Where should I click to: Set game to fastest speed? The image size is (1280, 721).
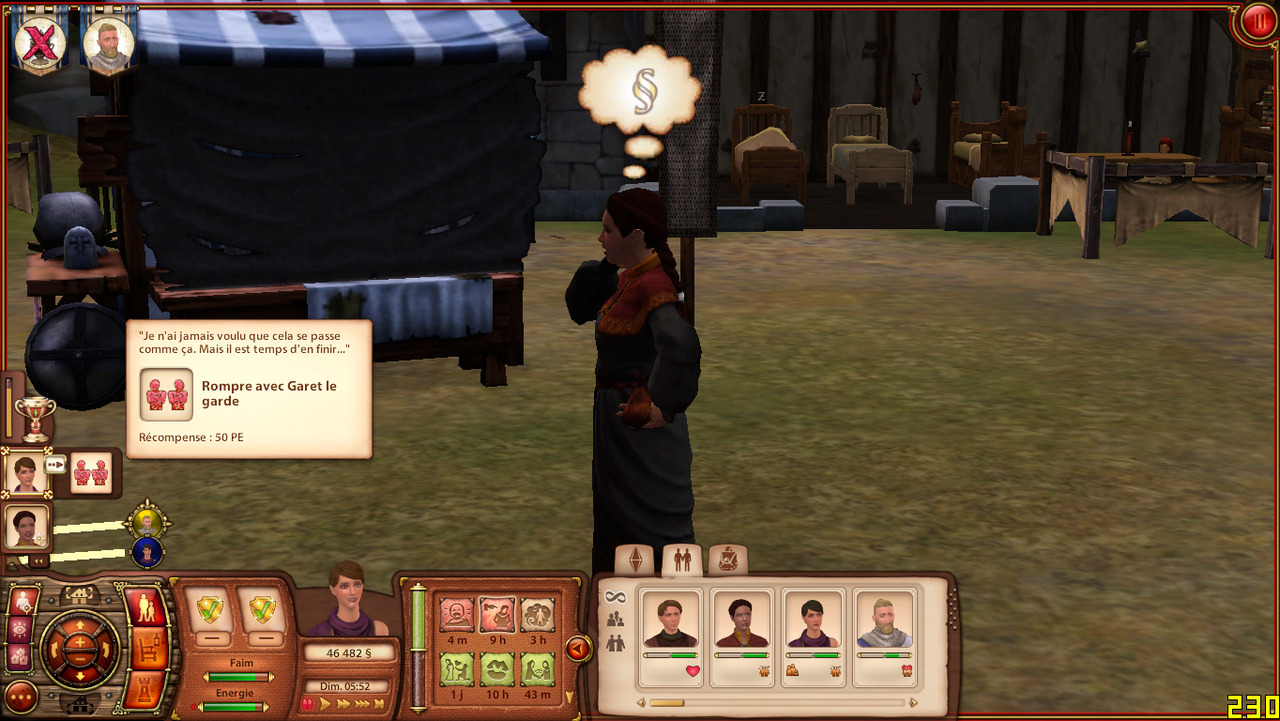tap(379, 704)
